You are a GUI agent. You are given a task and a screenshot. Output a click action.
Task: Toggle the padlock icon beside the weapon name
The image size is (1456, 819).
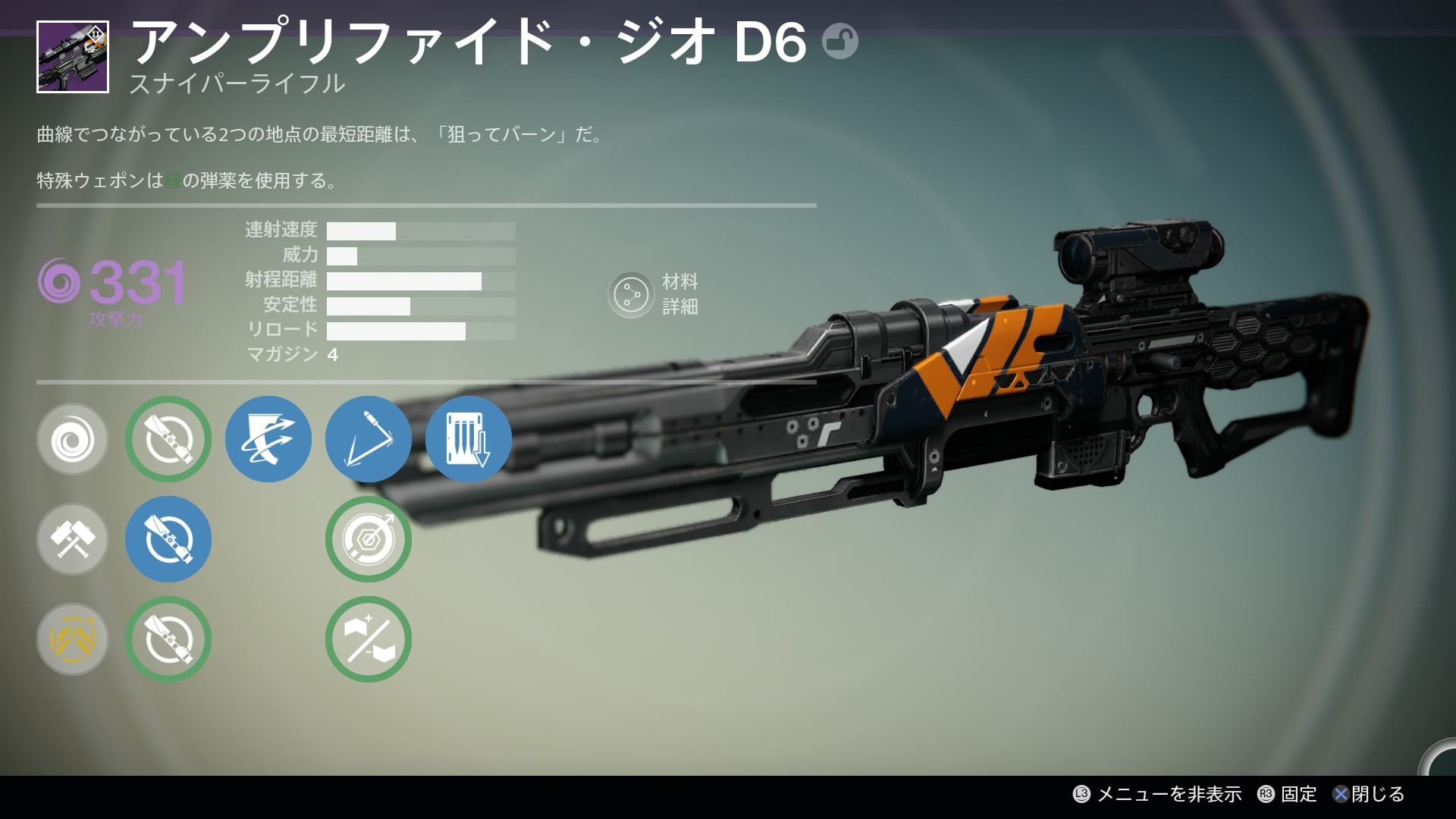coord(840,41)
